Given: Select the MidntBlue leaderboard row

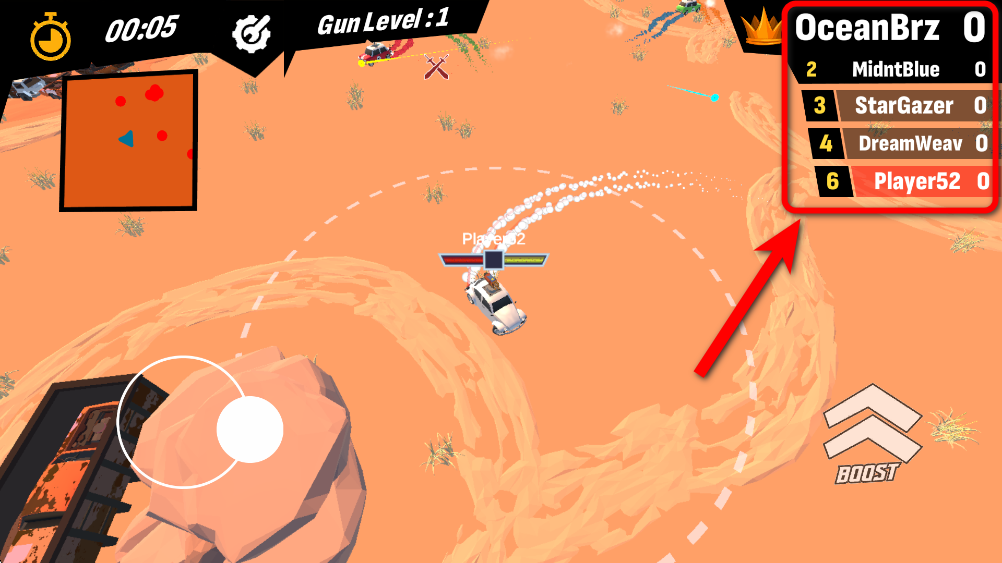Looking at the screenshot, I should (x=895, y=70).
